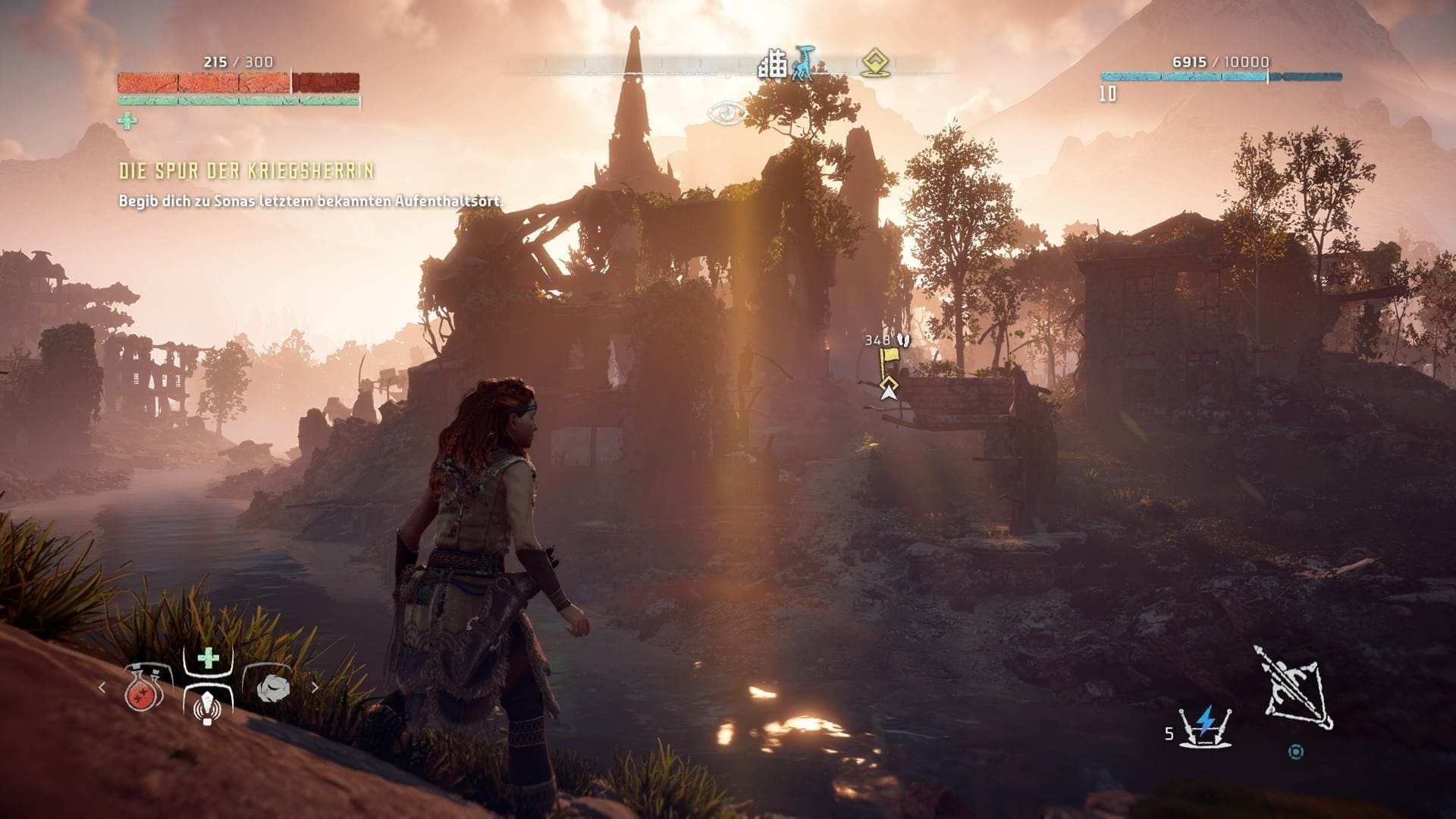Select the blue machine icon on compass
The height and width of the screenshot is (819, 1456).
[803, 64]
